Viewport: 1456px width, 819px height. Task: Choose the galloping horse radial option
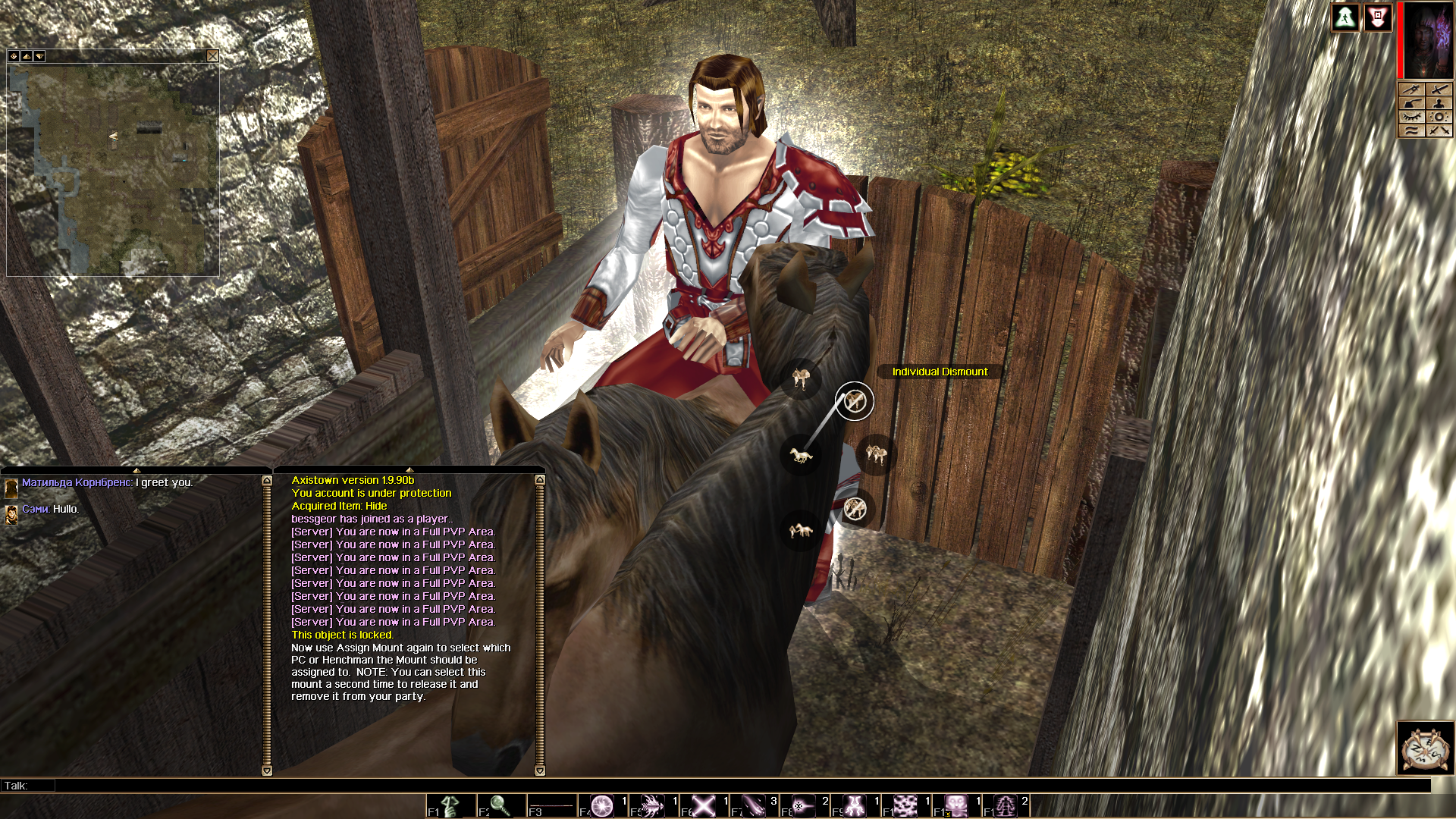(x=801, y=455)
